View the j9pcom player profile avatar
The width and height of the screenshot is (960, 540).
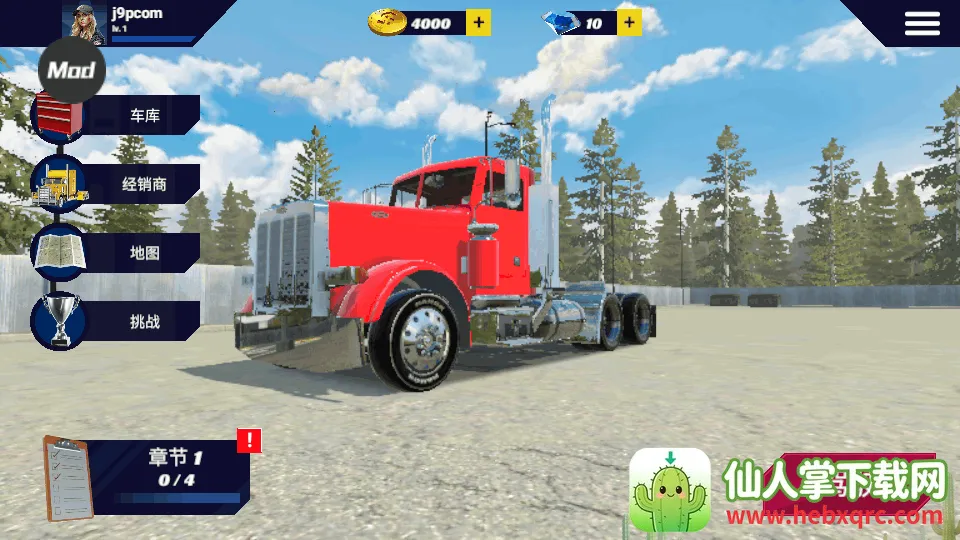point(85,21)
